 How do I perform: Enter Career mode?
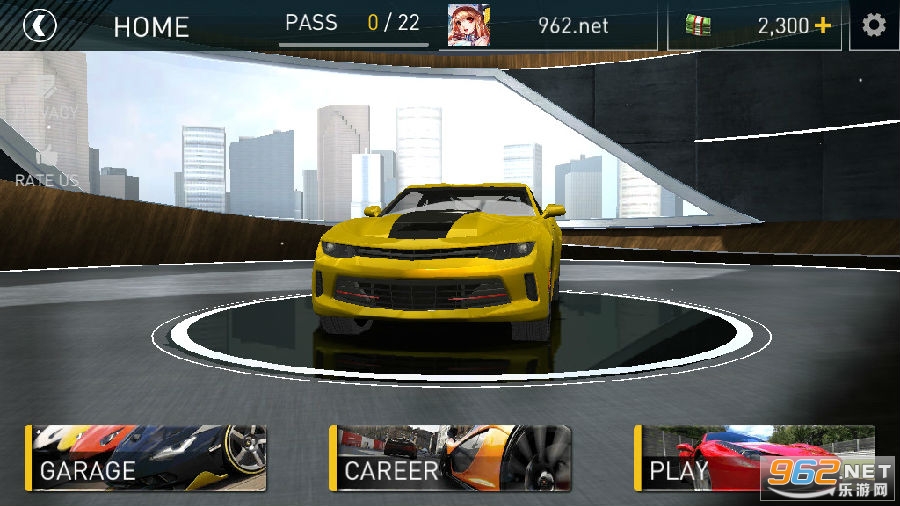point(450,458)
